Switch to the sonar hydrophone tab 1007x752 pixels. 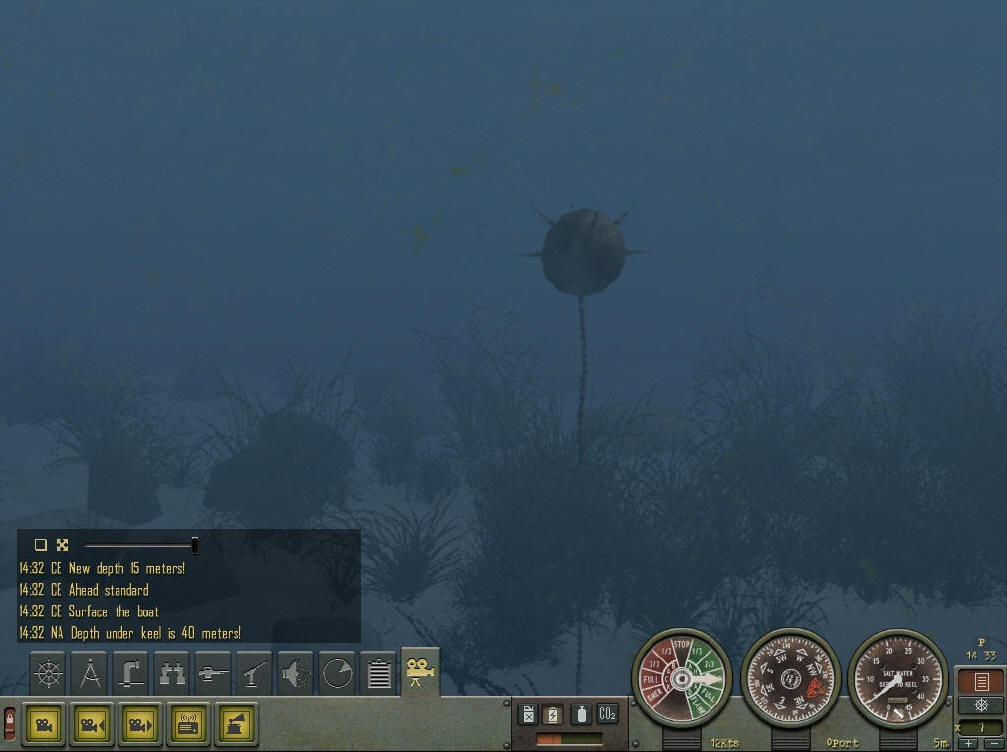point(296,674)
